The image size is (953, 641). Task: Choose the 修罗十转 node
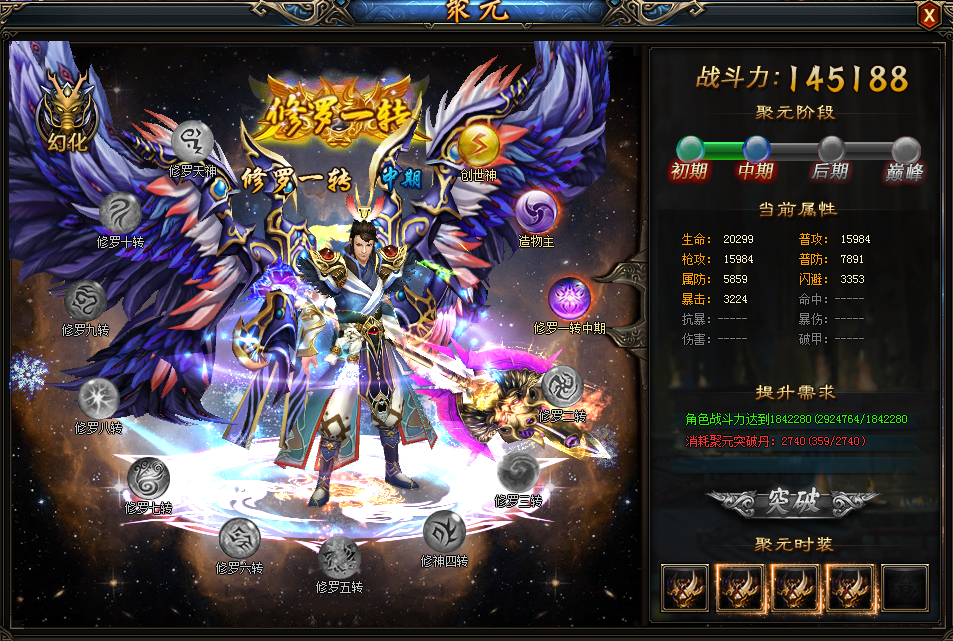tap(120, 213)
